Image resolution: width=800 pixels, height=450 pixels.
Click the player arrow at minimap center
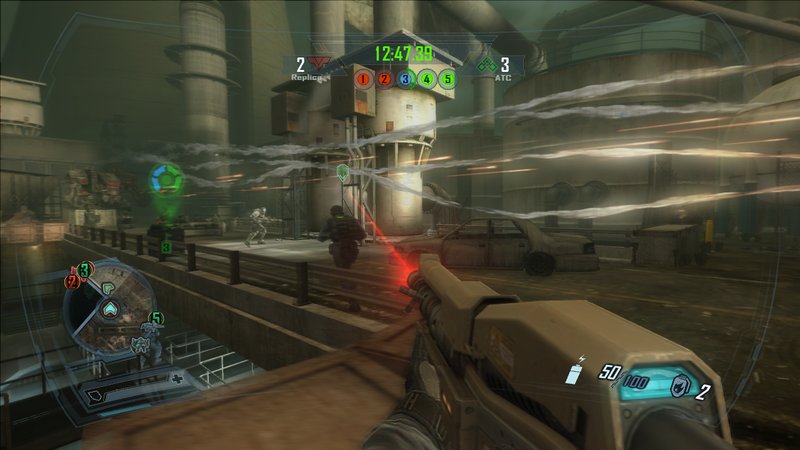(x=109, y=306)
